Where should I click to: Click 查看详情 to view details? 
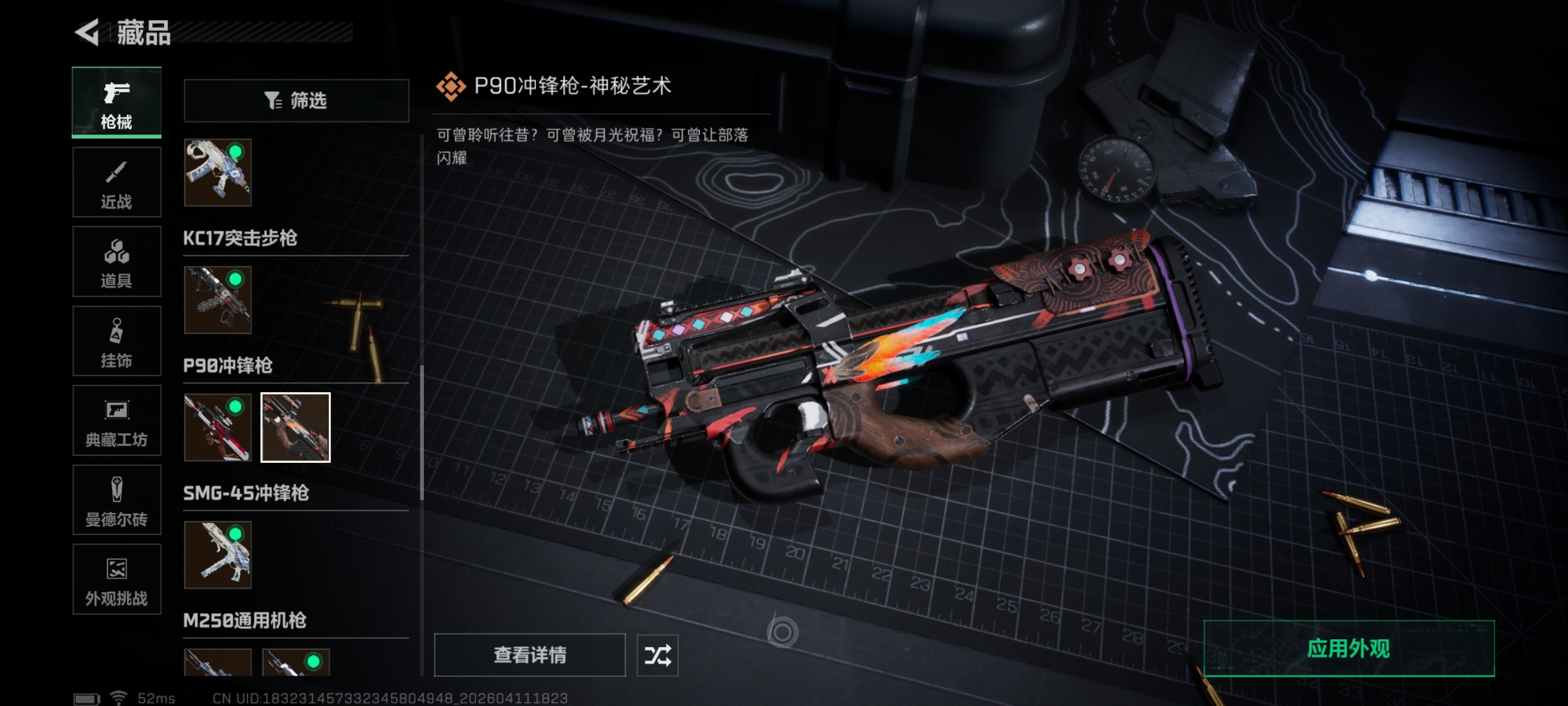530,655
